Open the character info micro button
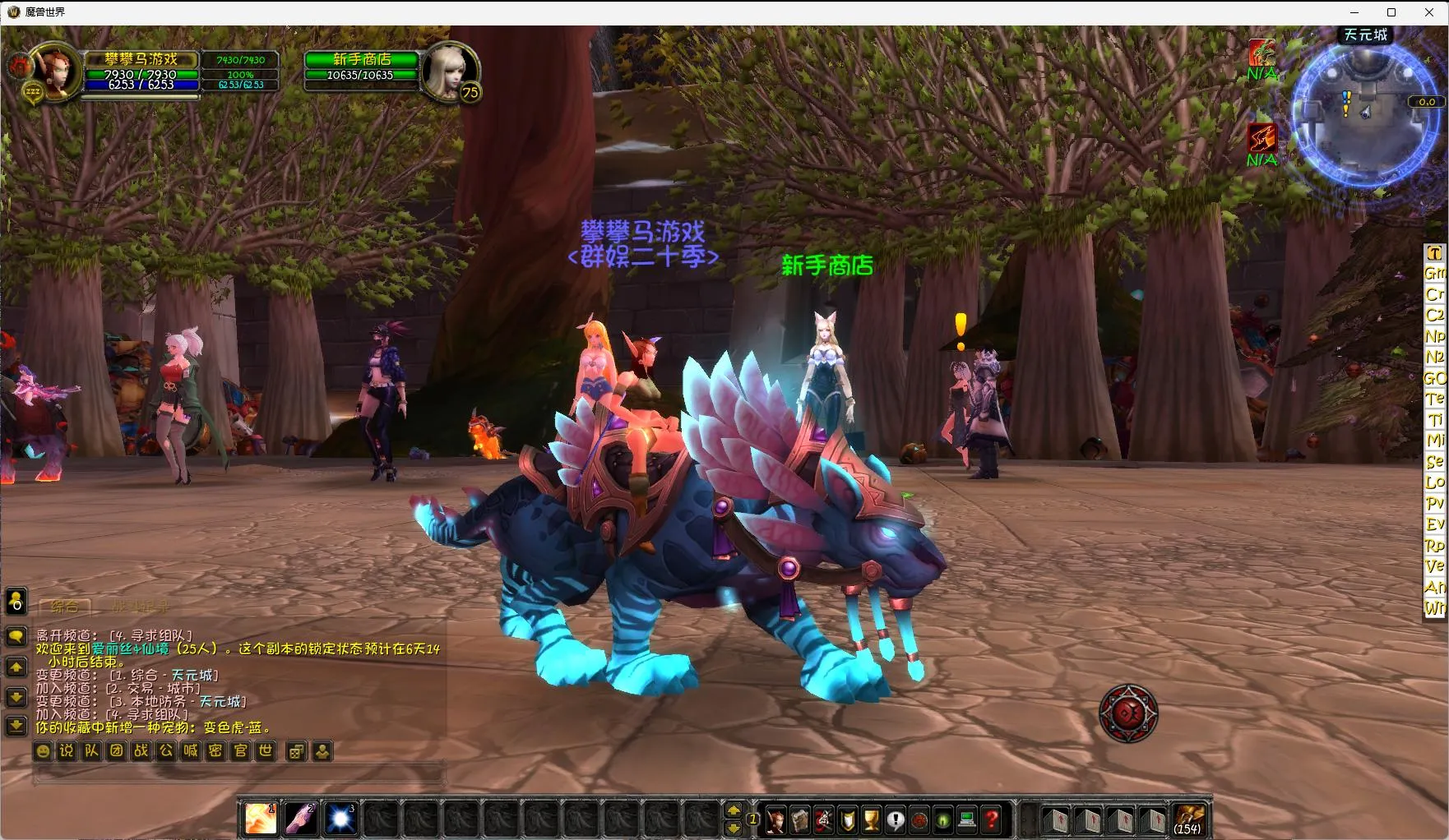 (775, 819)
